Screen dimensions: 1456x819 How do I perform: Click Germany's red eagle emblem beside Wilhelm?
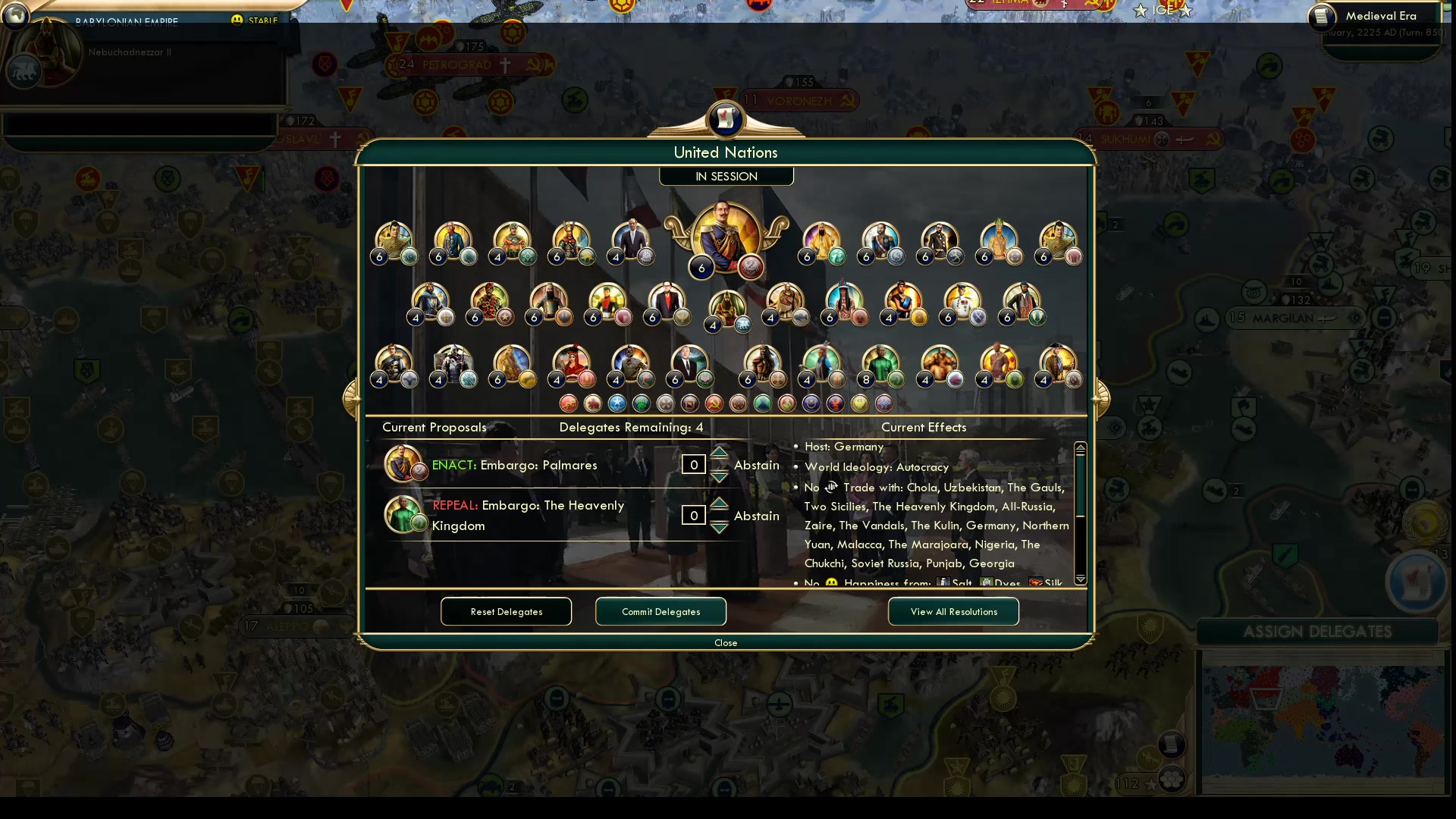click(749, 267)
